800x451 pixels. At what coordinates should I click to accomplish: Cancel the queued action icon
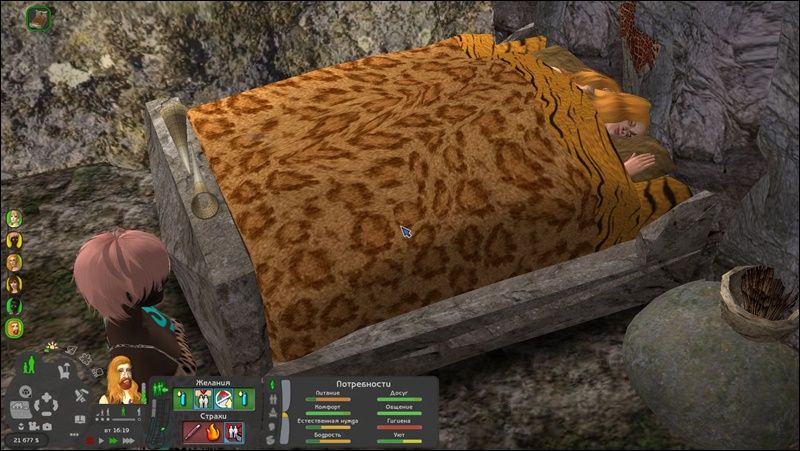[39, 17]
